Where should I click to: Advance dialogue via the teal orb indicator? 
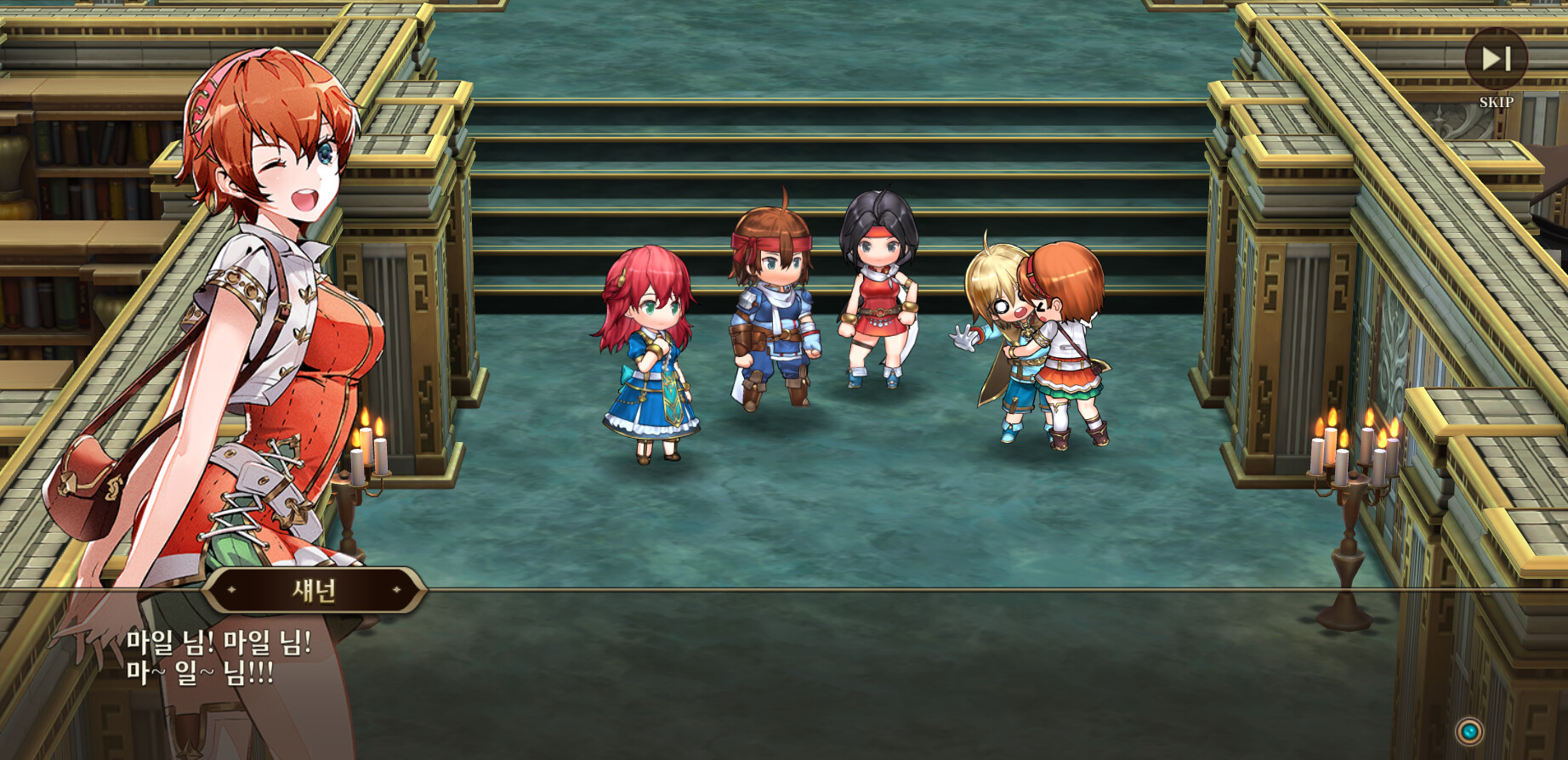click(x=1469, y=731)
